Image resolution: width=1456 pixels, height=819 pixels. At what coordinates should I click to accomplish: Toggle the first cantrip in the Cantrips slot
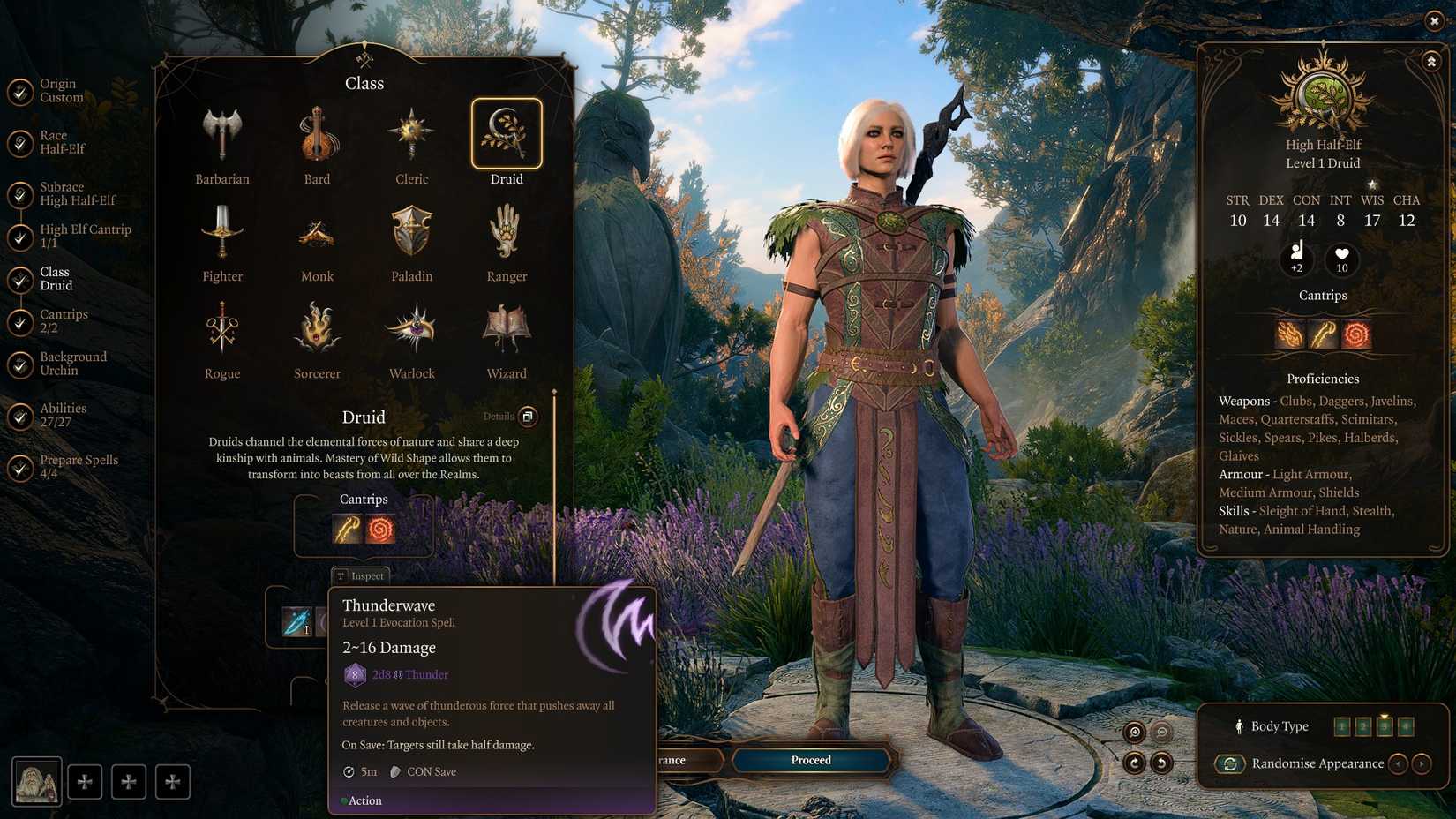(347, 529)
